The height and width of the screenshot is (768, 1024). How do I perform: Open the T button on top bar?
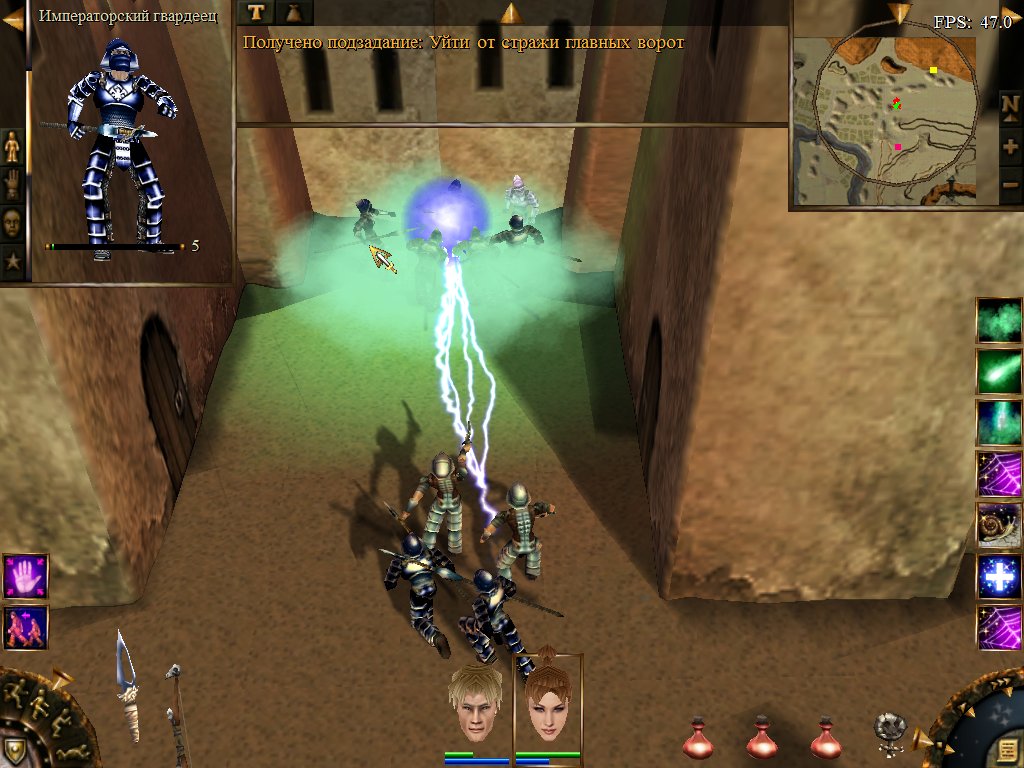(x=257, y=12)
